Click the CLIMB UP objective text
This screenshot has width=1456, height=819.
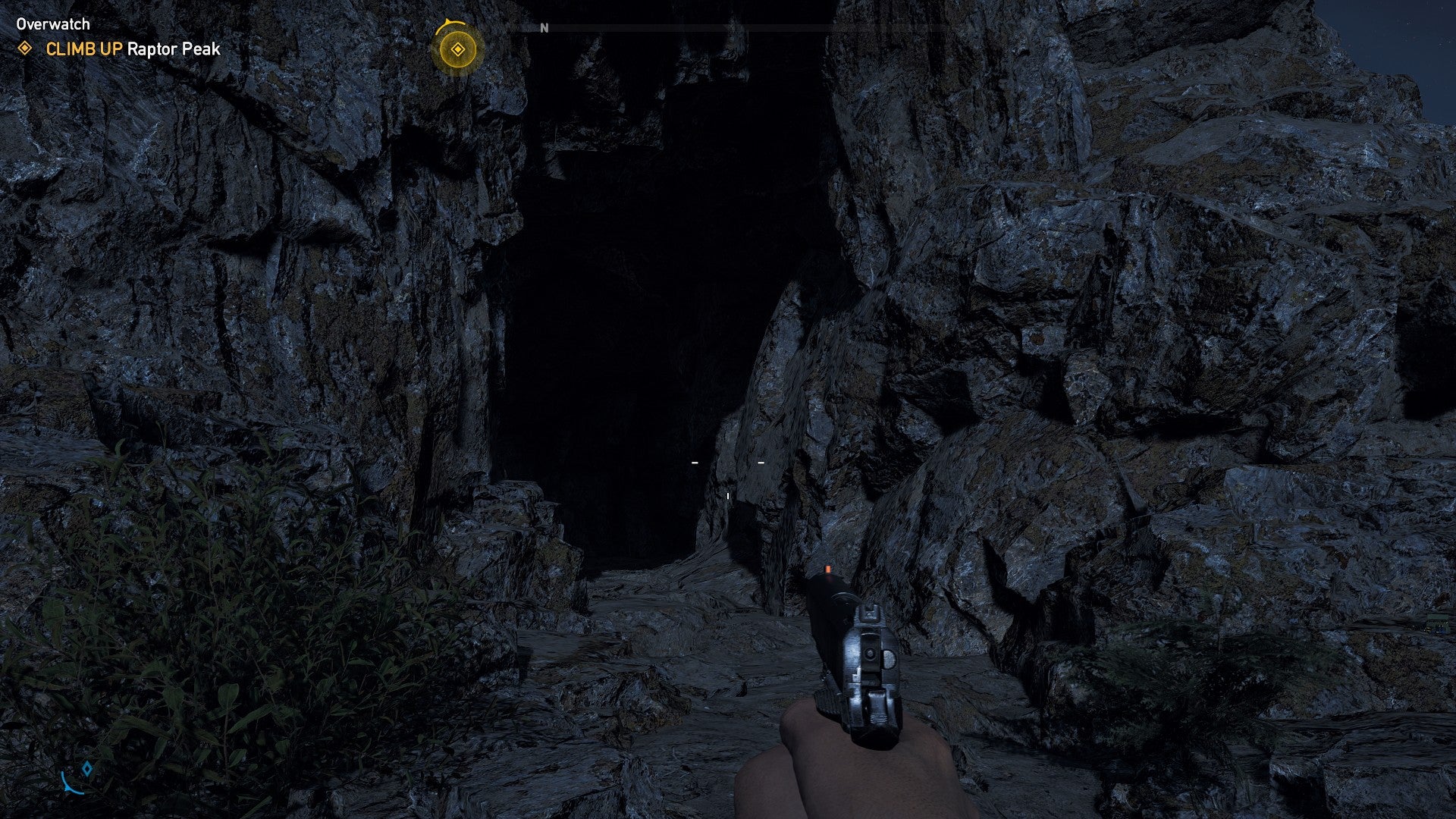point(83,50)
